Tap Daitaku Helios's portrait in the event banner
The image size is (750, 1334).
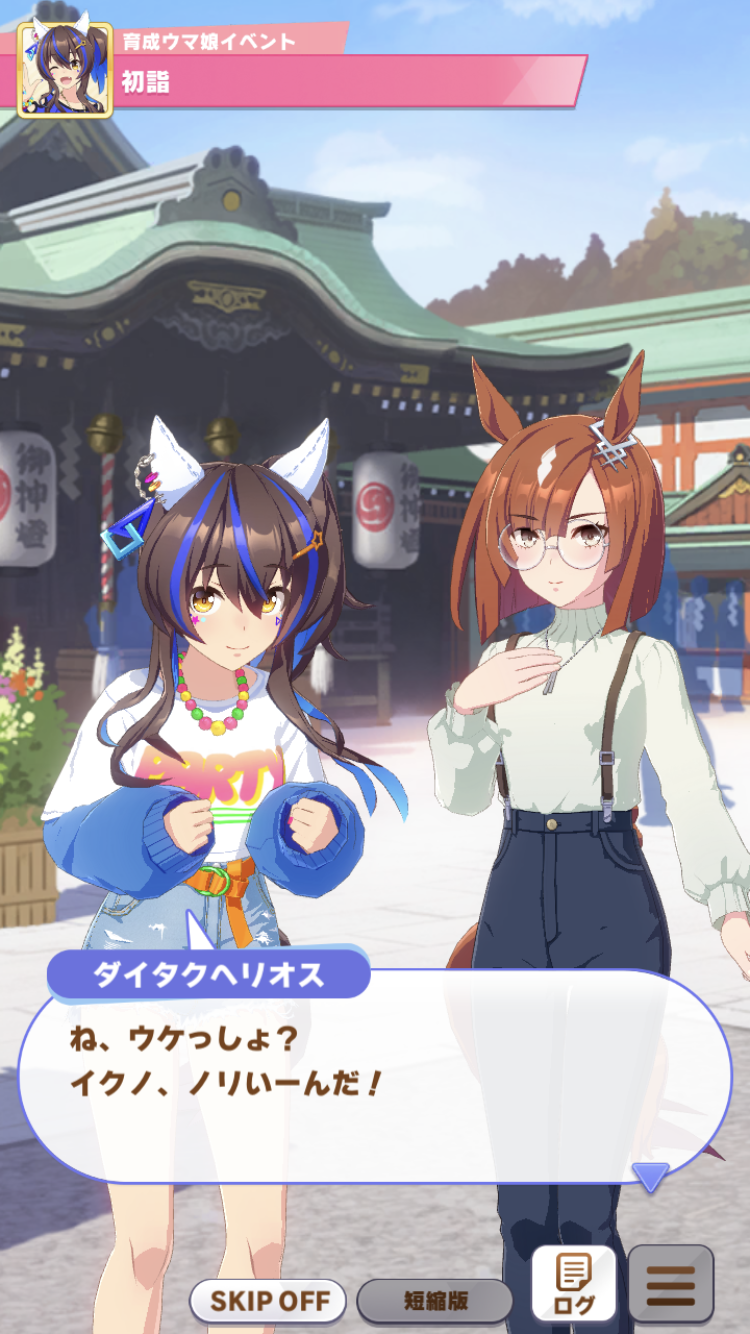65,69
